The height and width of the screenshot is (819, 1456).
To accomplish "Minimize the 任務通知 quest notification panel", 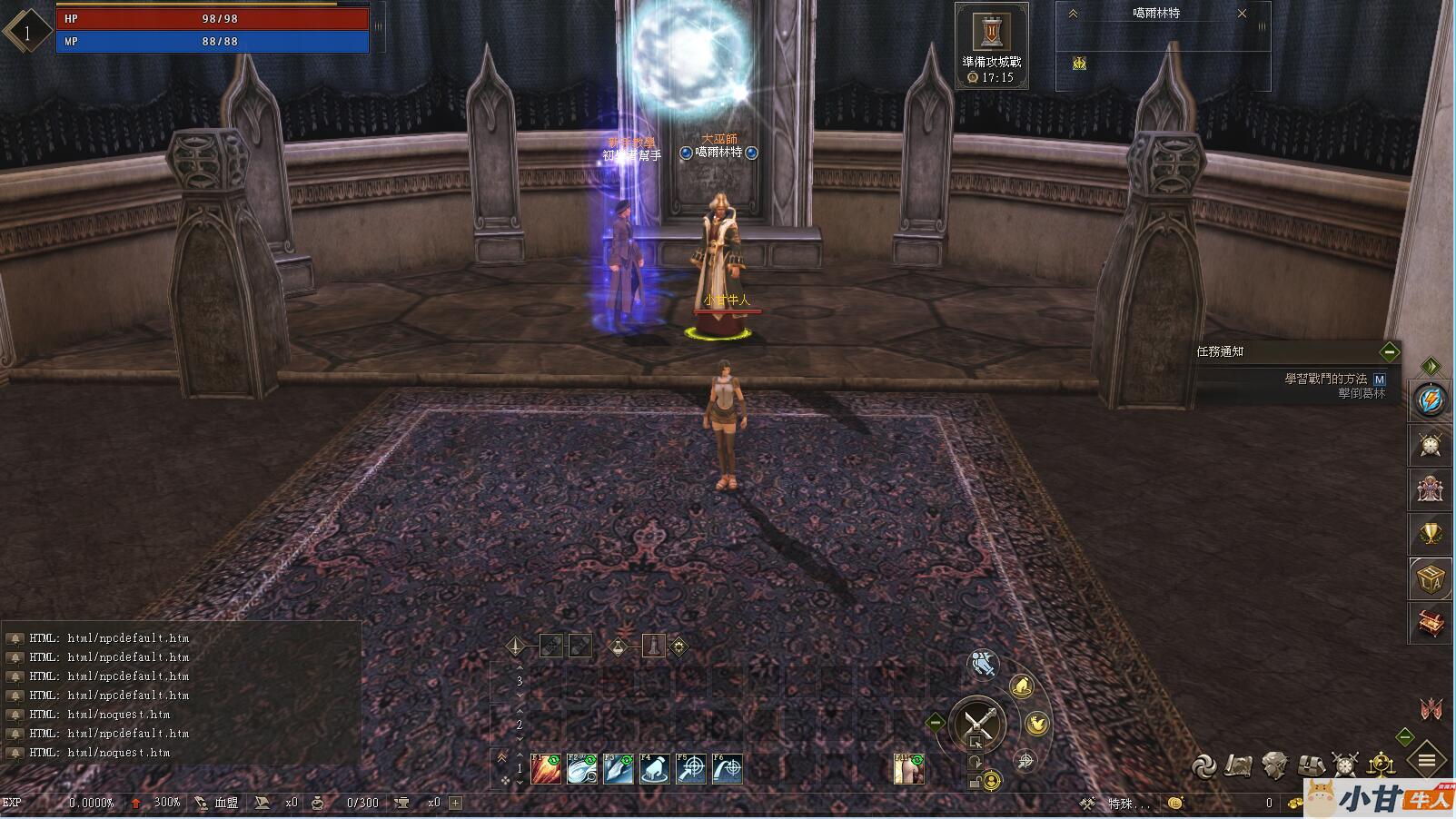I will [1389, 351].
